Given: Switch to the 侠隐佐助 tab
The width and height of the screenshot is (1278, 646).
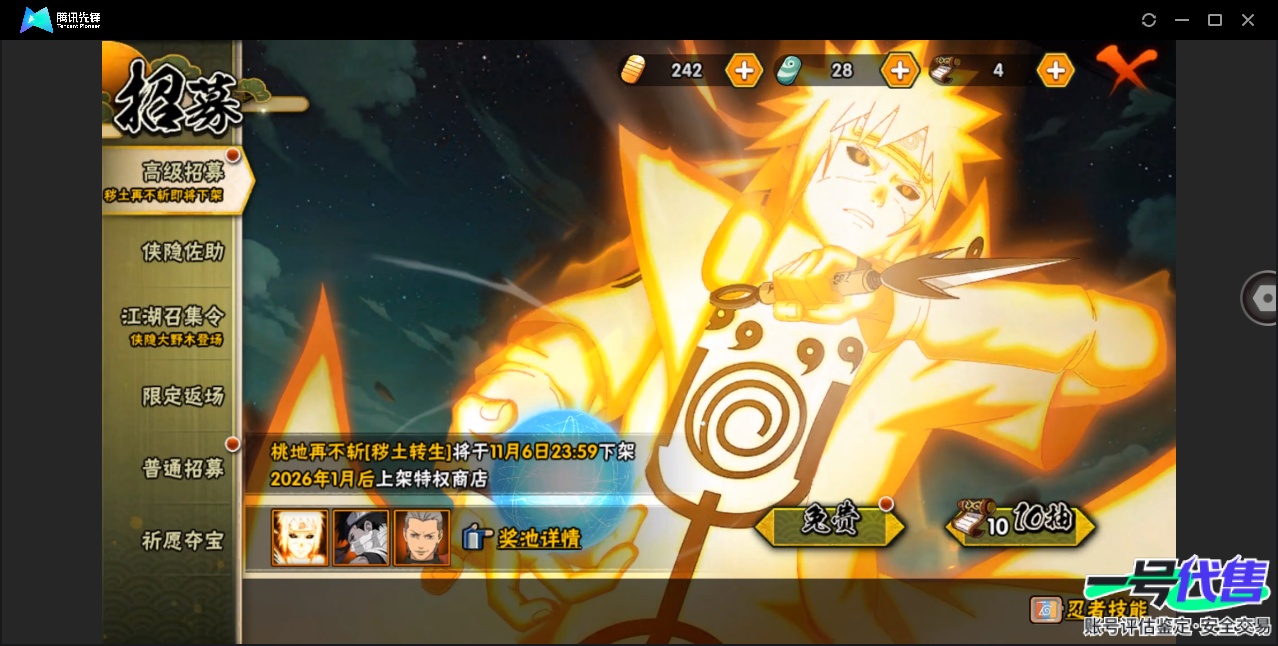Looking at the screenshot, I should (182, 252).
